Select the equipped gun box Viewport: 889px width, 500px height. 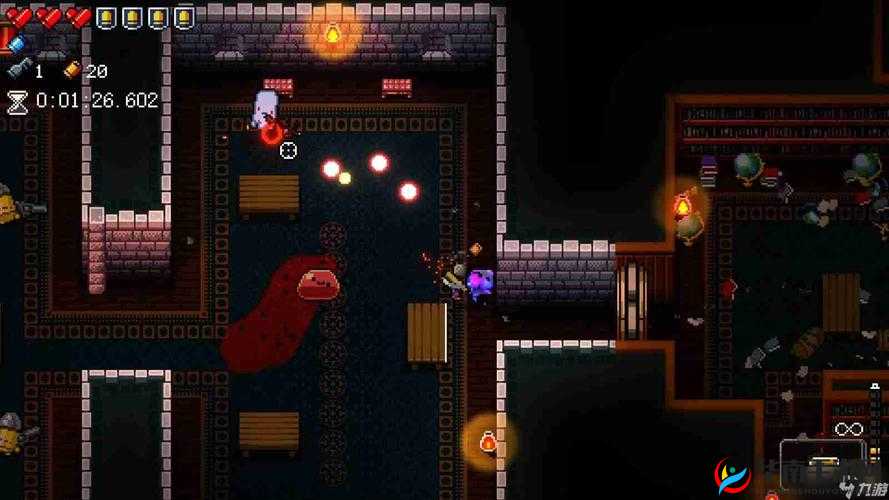[822, 455]
